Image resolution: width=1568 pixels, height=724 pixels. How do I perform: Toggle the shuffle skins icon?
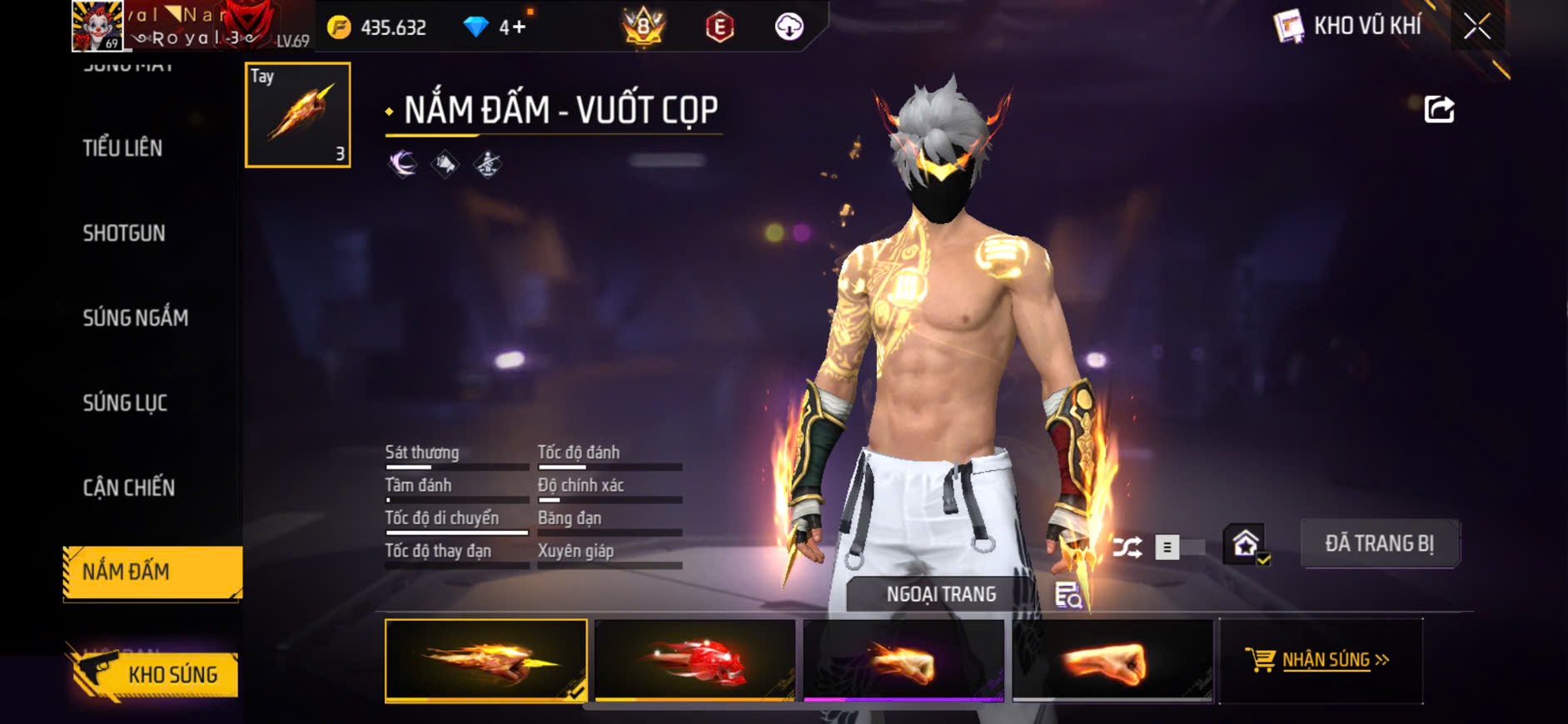[x=1127, y=548]
